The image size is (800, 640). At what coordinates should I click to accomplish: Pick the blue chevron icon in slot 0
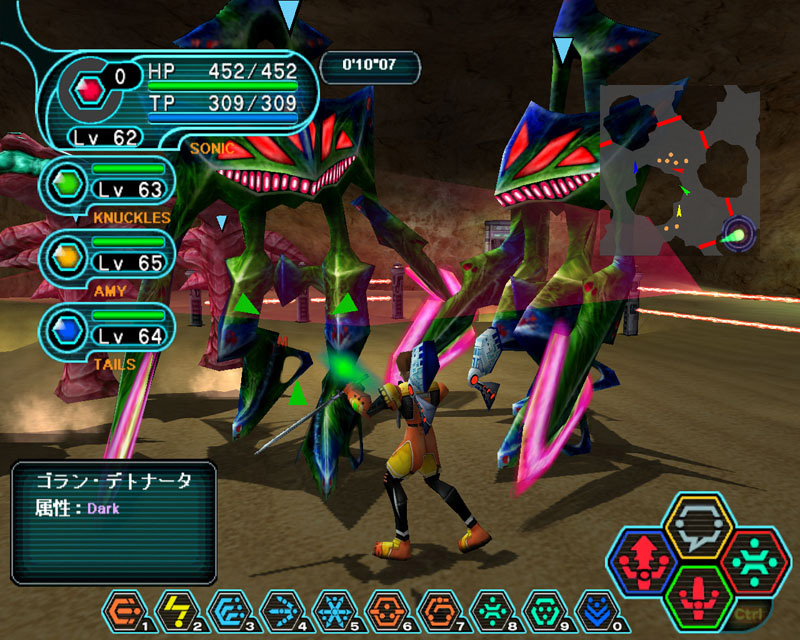pos(594,608)
